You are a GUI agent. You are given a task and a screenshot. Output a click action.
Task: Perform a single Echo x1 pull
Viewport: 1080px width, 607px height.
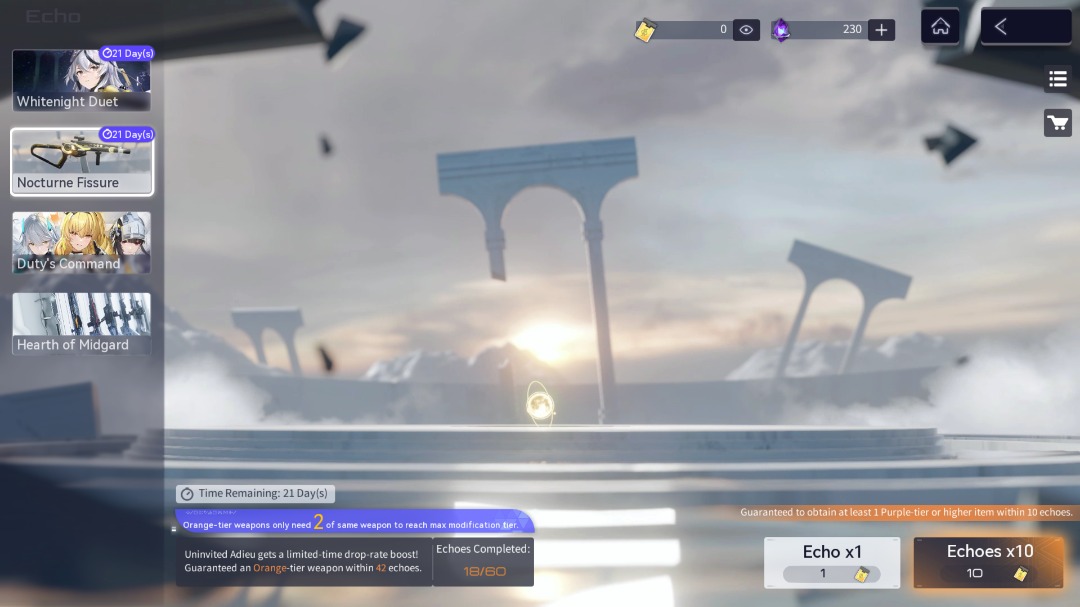tap(832, 562)
